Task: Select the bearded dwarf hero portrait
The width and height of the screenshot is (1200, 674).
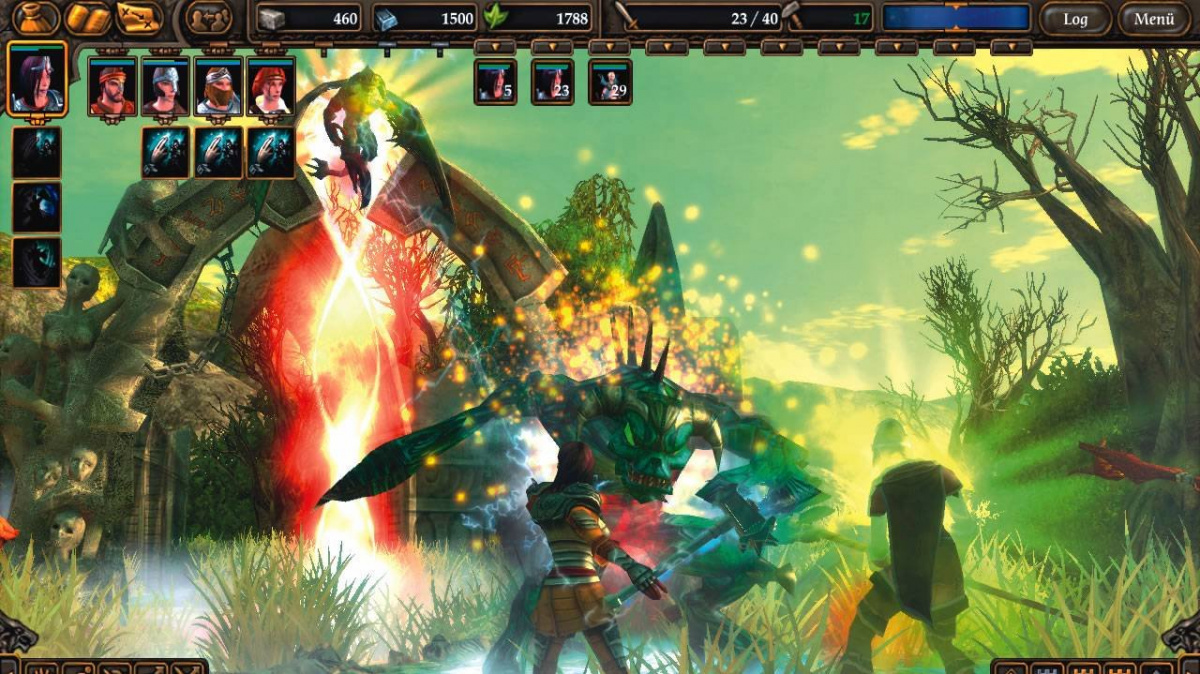Action: click(x=218, y=86)
